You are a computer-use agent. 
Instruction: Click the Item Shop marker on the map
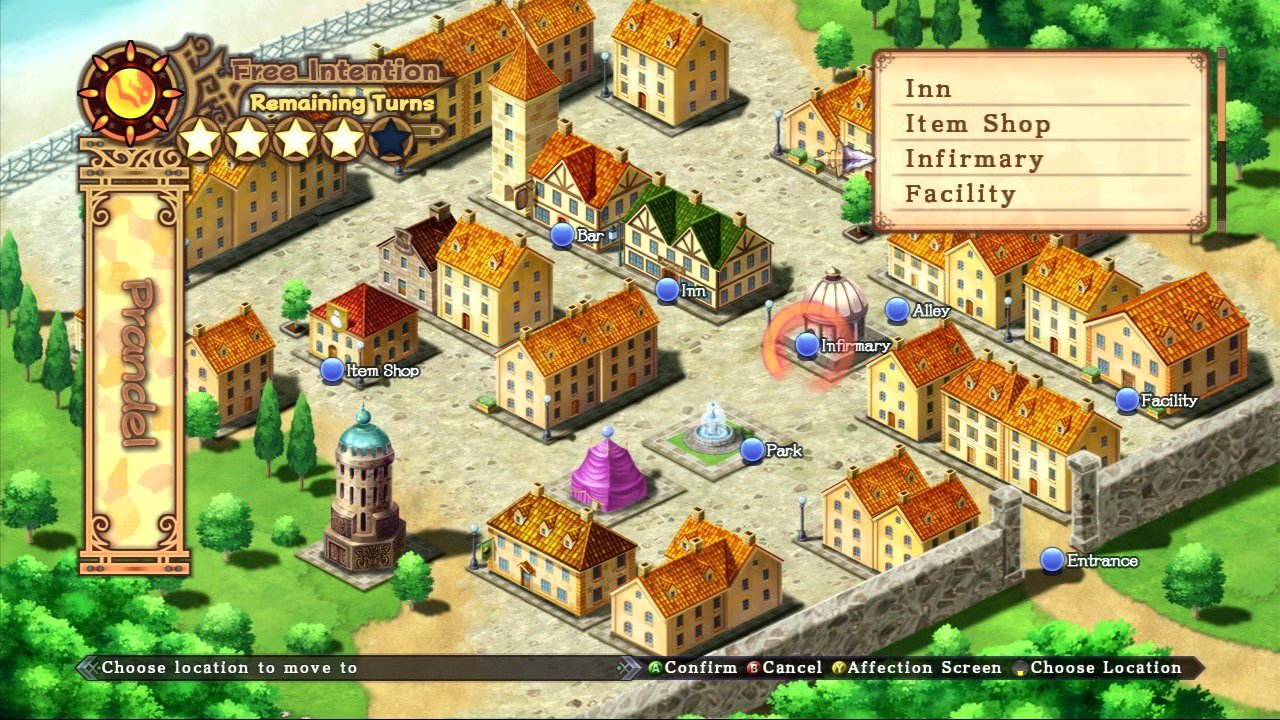(331, 370)
